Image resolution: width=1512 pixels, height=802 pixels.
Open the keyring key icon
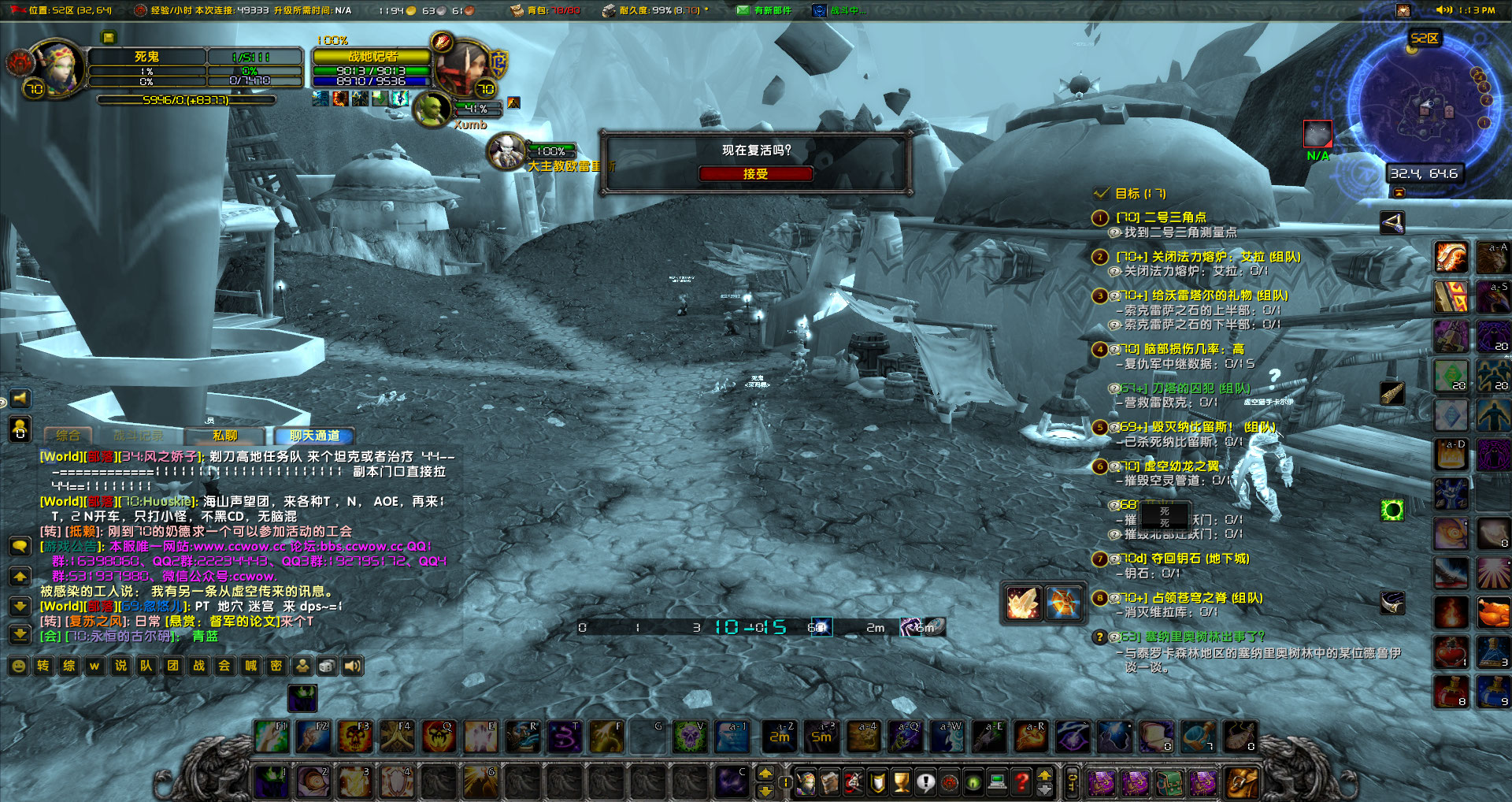coord(1071,781)
